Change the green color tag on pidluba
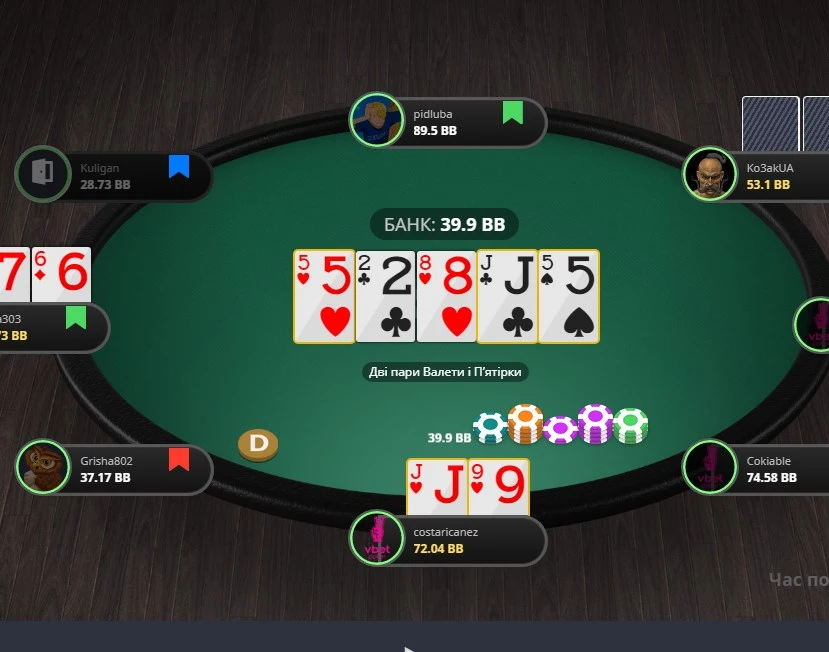The width and height of the screenshot is (829, 652). (512, 113)
